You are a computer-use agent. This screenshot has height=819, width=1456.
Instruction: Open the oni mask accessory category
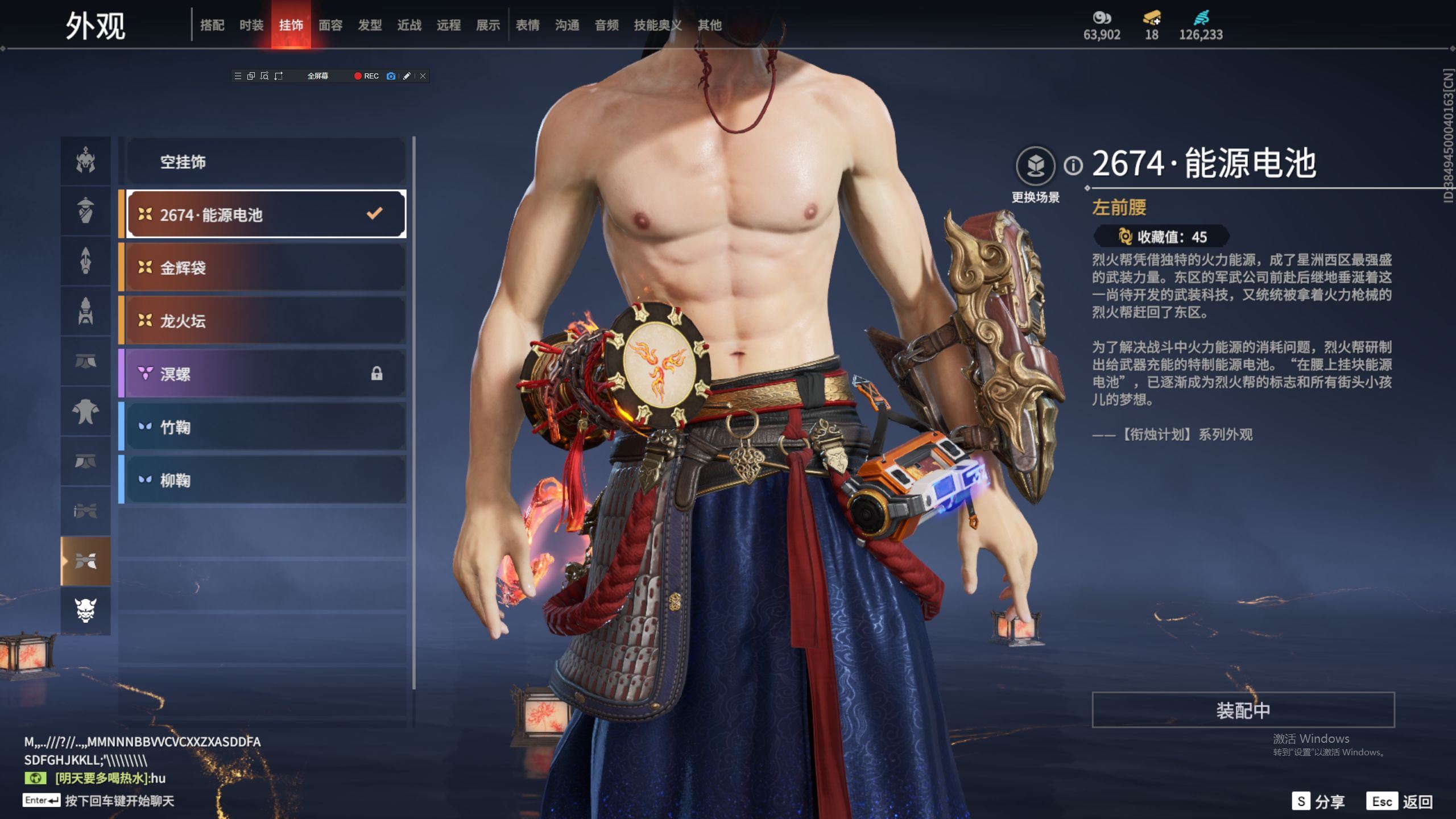coord(86,610)
